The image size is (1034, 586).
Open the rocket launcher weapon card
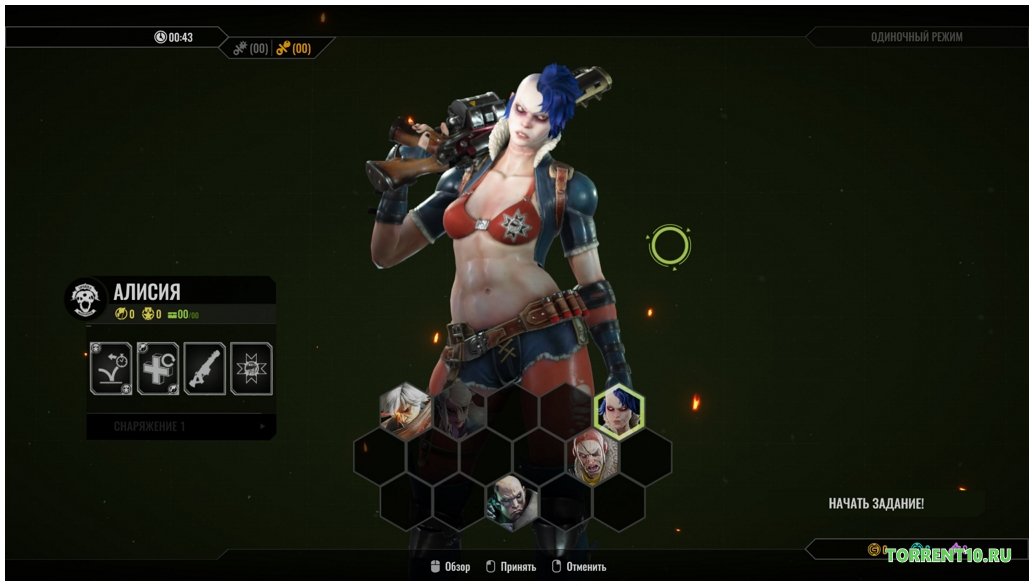[204, 369]
